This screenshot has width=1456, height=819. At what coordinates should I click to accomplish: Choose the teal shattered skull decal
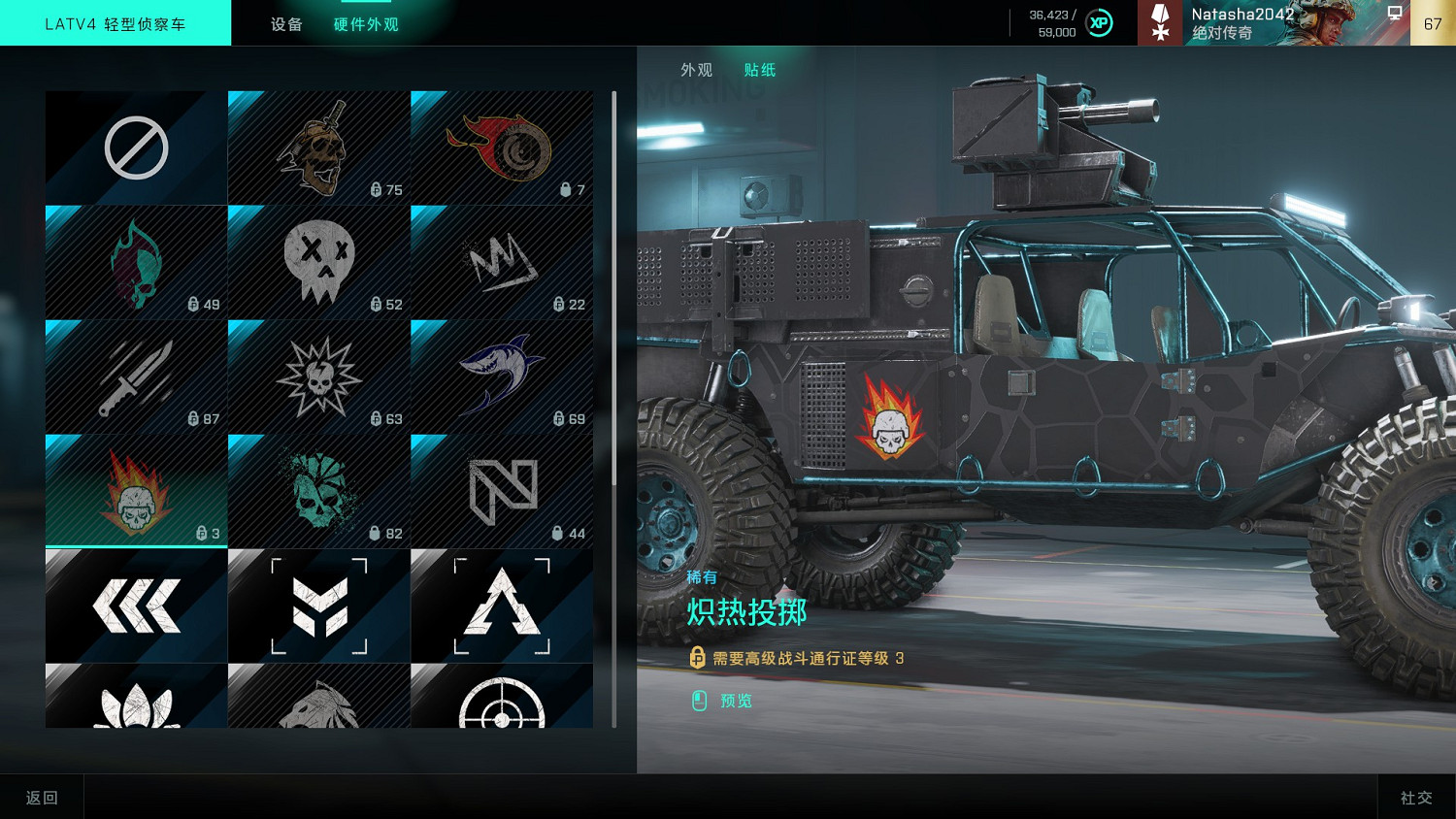pyautogui.click(x=318, y=491)
